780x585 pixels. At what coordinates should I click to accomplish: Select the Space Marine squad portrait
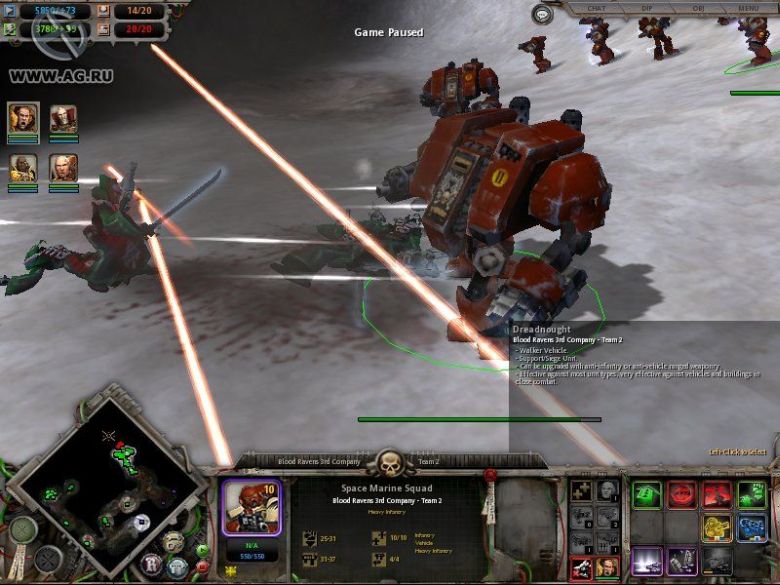point(250,504)
